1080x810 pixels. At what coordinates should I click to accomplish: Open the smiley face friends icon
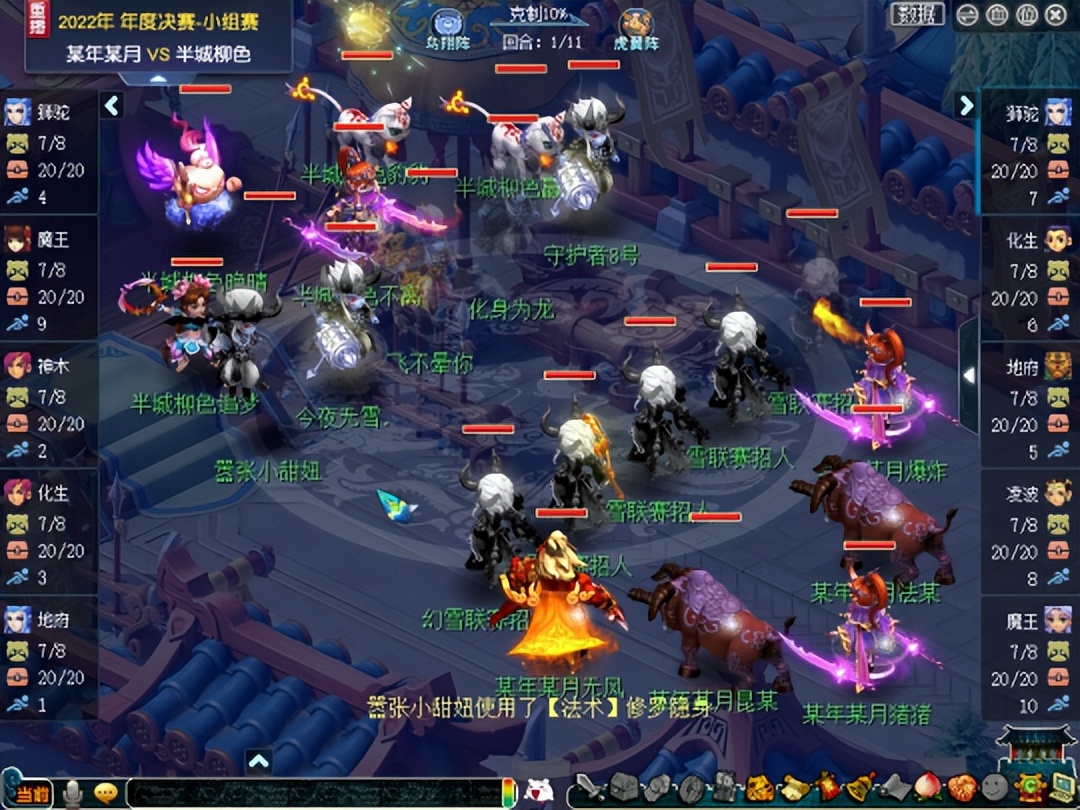[994, 789]
